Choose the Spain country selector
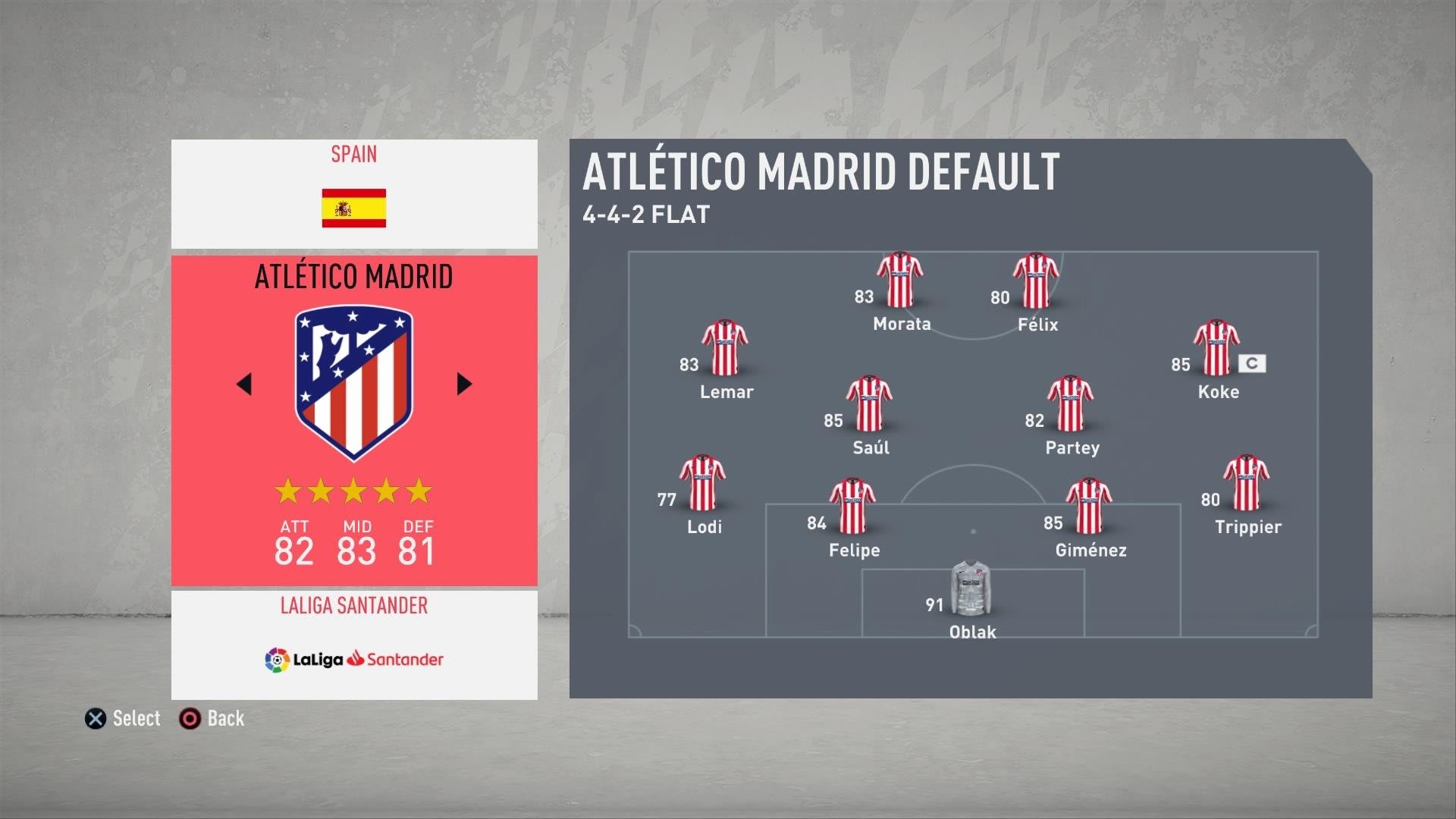Image resolution: width=1456 pixels, height=819 pixels. click(354, 194)
